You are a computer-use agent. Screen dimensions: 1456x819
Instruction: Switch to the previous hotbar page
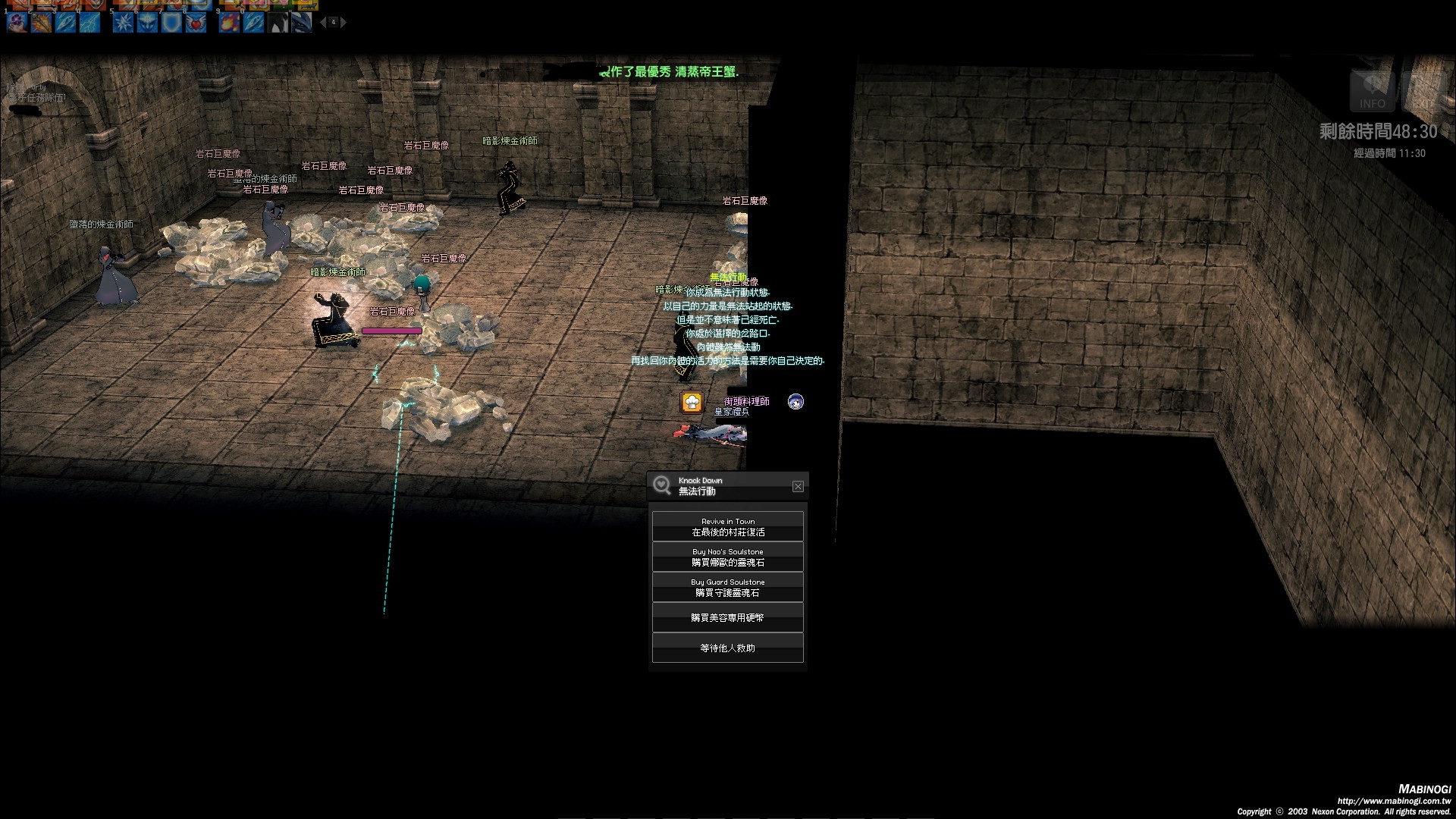coord(323,23)
